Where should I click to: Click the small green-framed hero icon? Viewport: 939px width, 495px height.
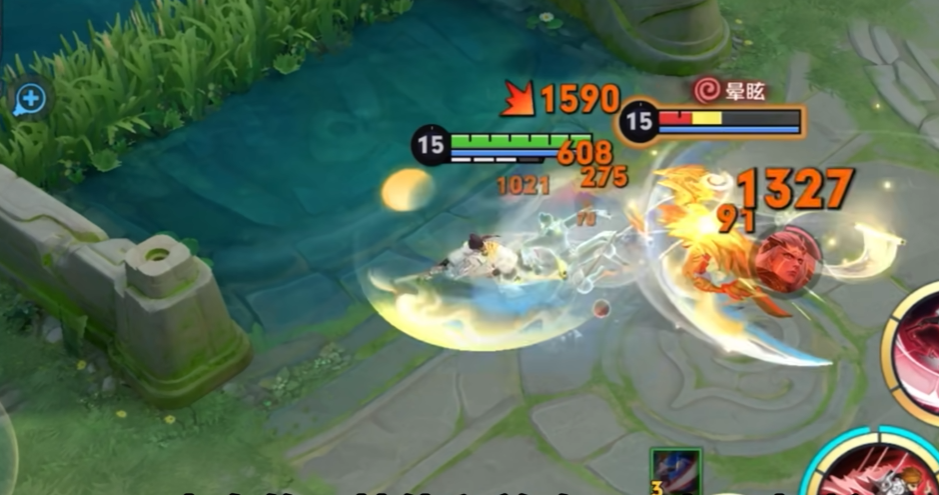coord(676,472)
